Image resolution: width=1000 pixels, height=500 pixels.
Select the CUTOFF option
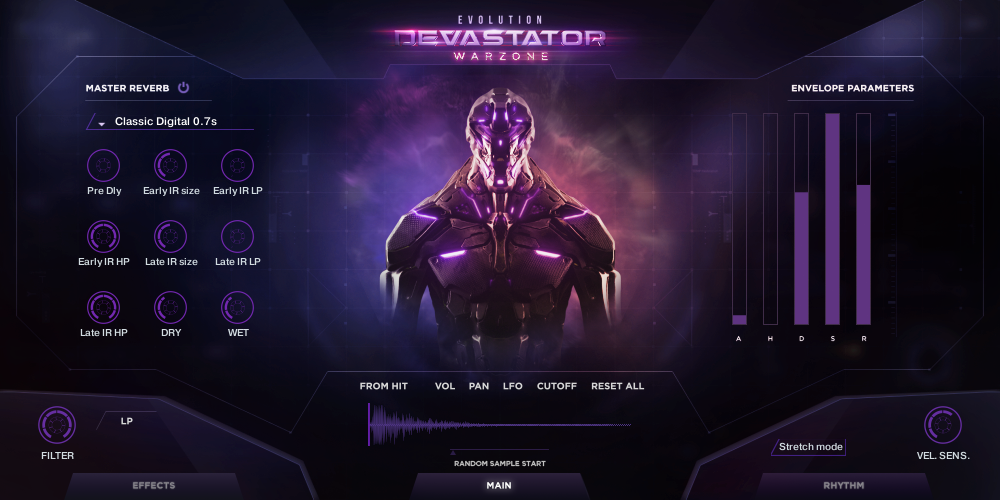click(557, 386)
